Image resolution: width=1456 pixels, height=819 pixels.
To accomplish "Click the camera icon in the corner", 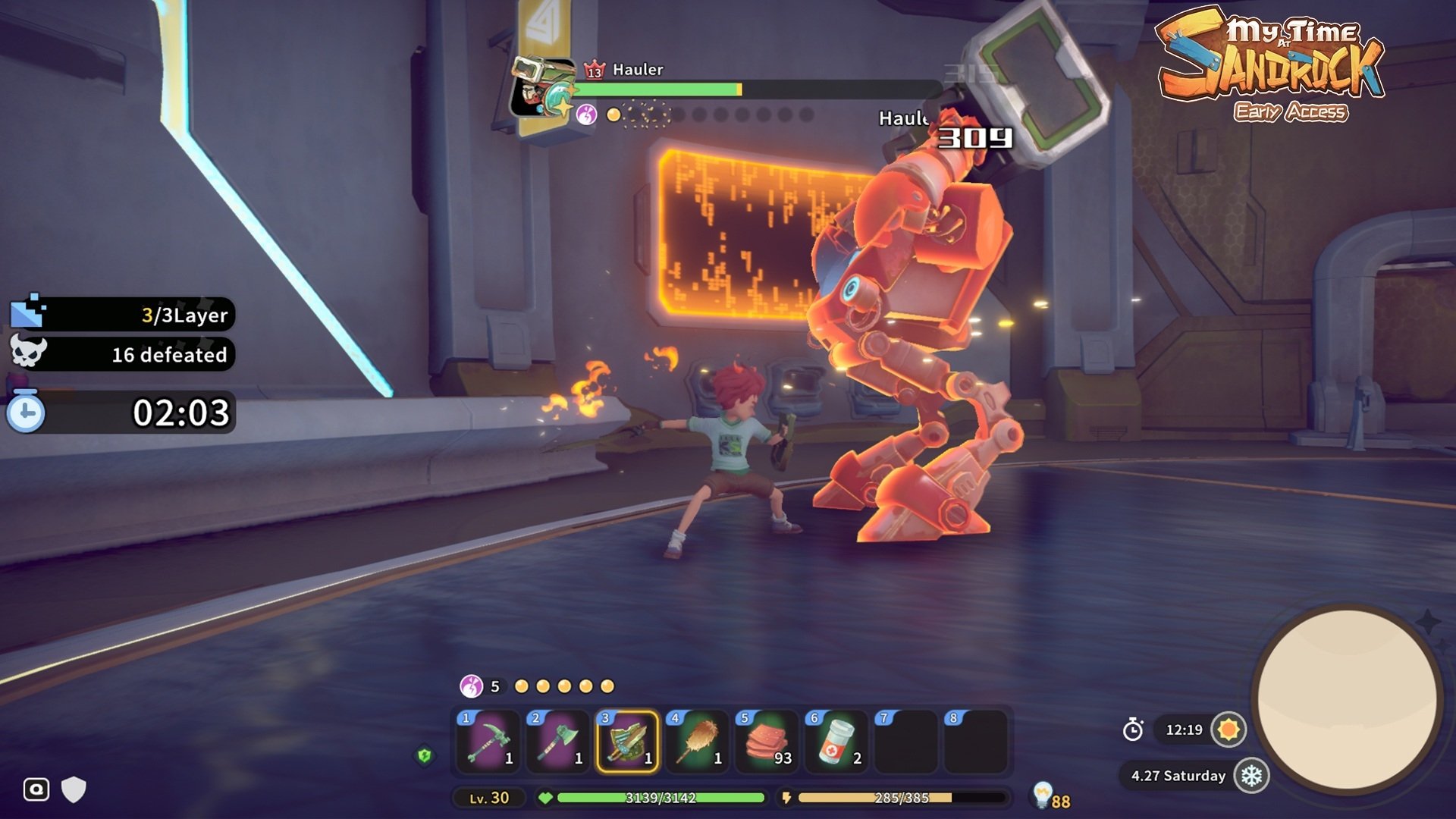I will tap(36, 789).
